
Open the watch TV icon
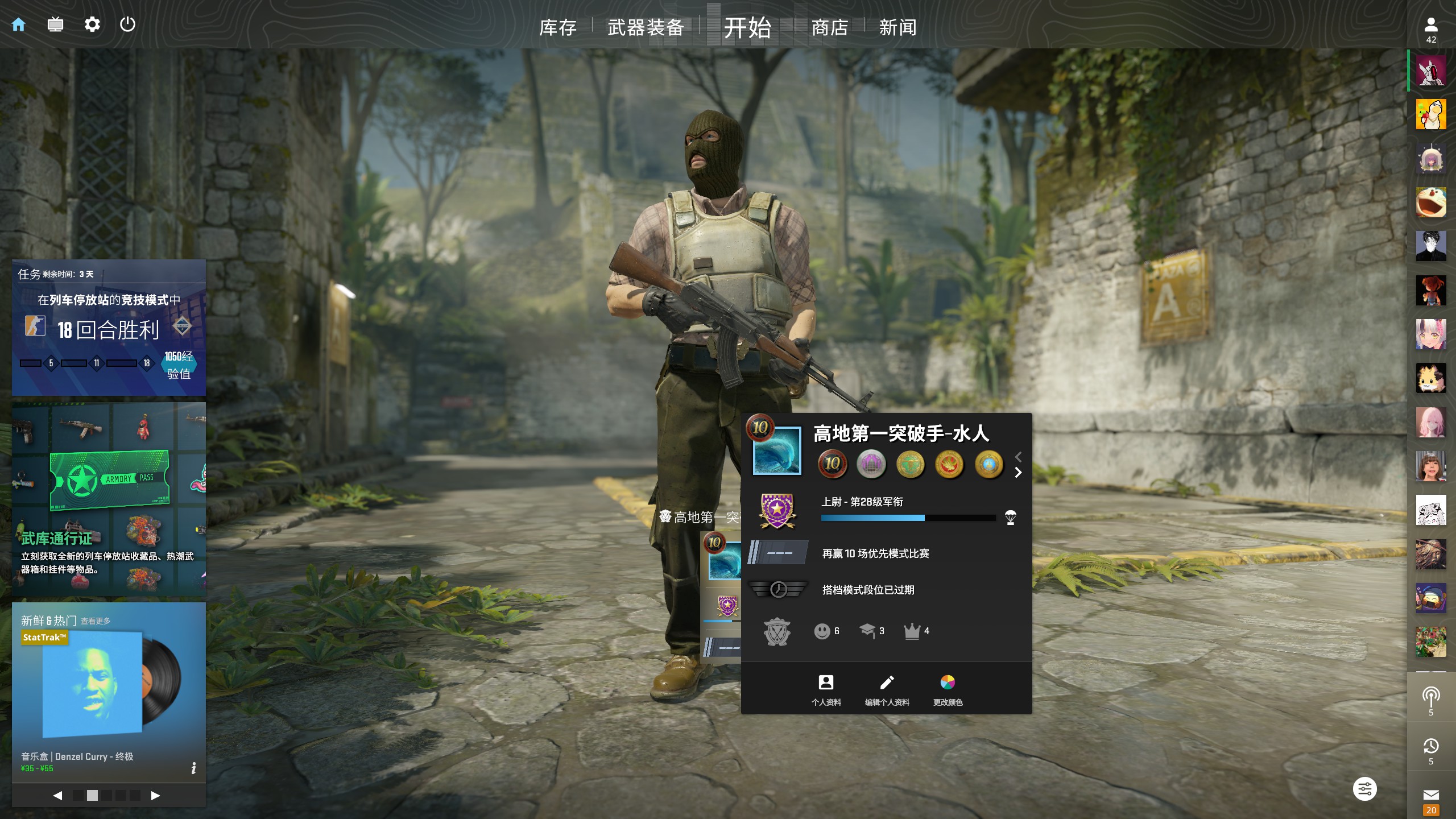(55, 24)
